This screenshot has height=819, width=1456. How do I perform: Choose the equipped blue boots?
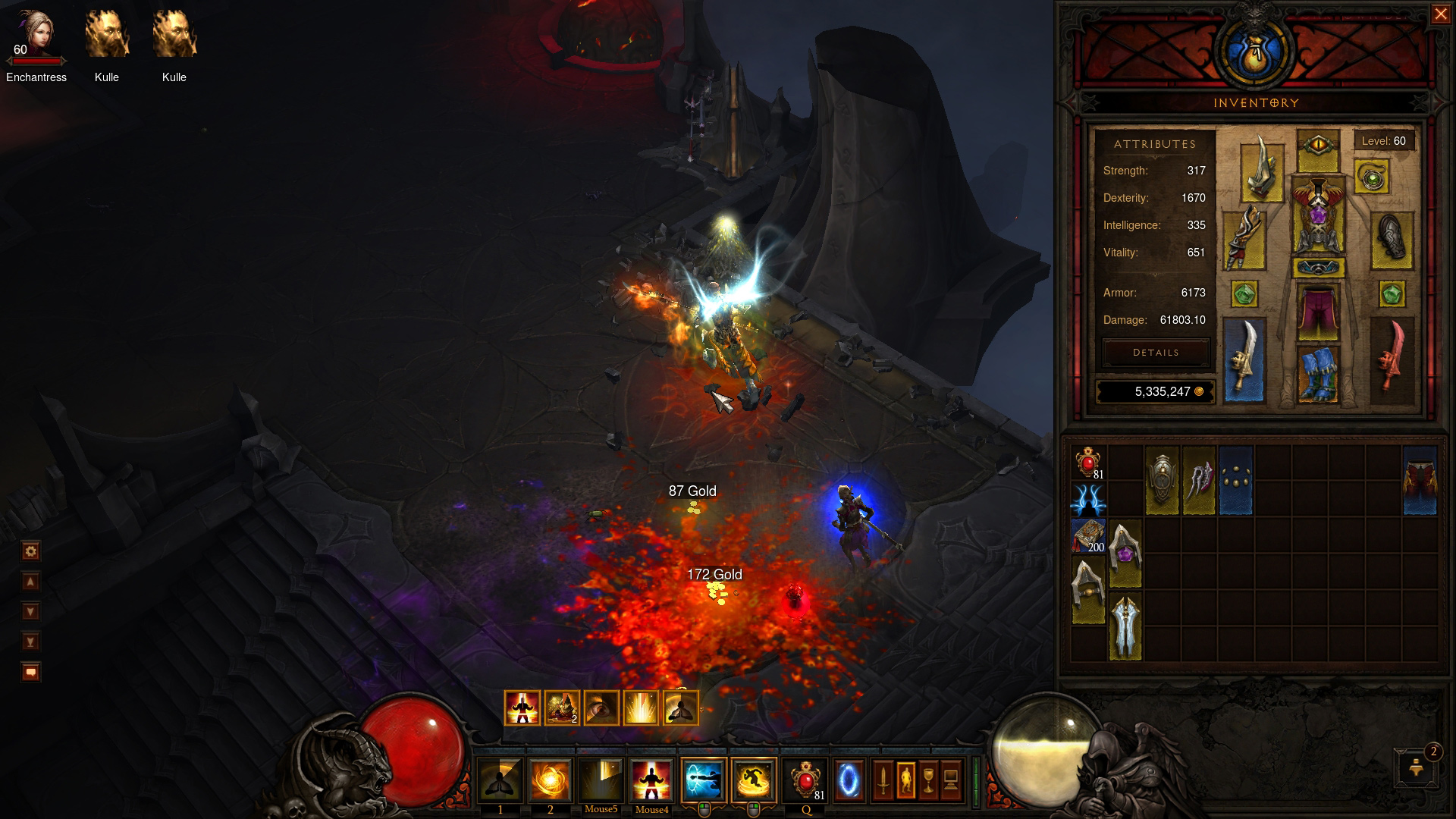(x=1318, y=373)
